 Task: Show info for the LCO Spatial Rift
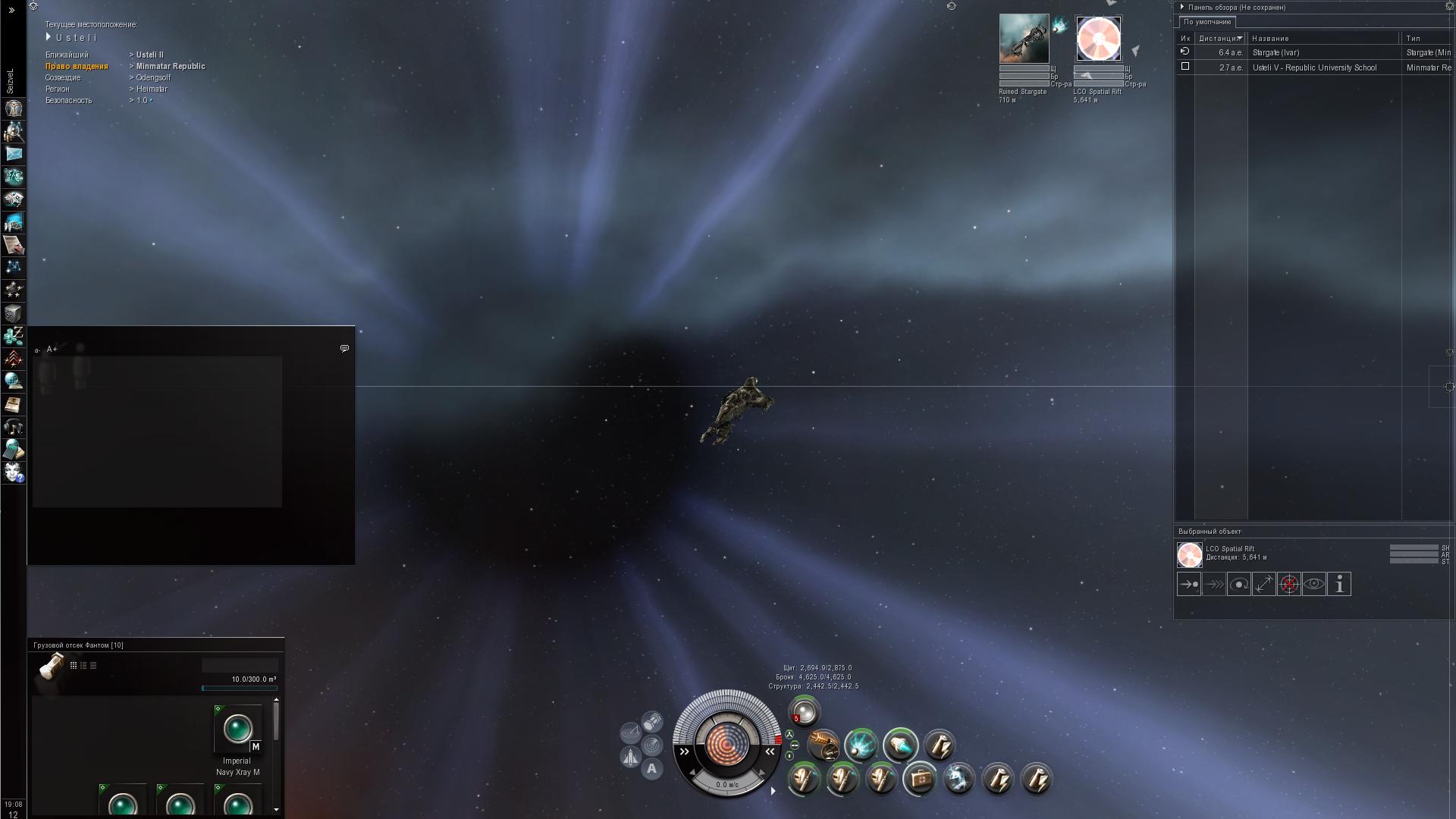point(1339,585)
